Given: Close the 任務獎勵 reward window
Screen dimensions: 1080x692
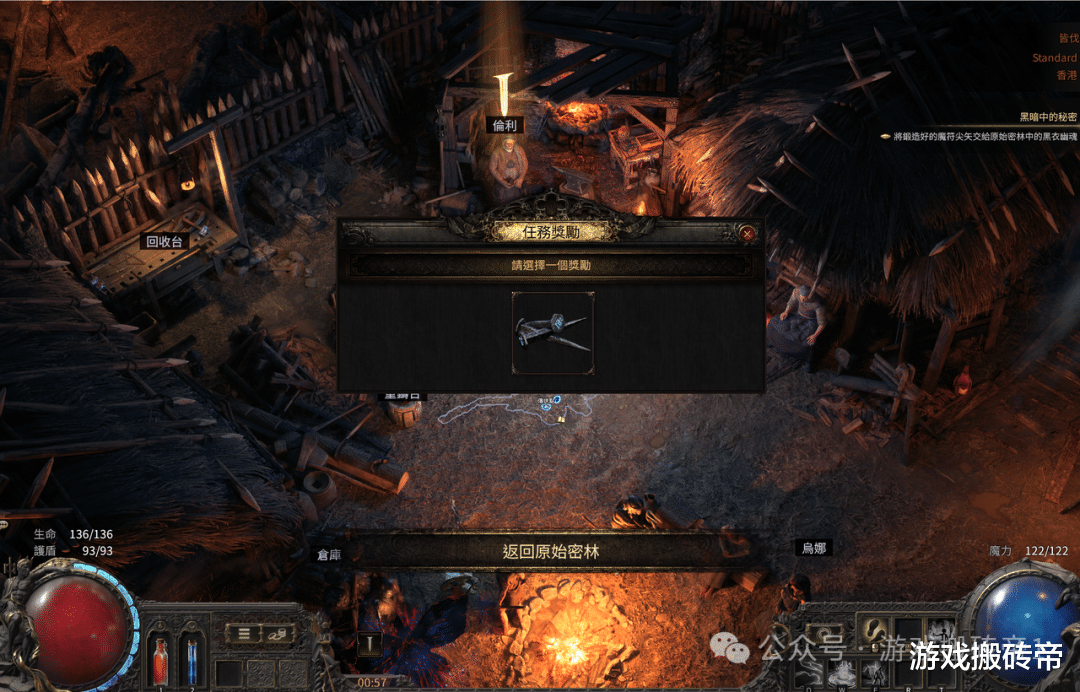Looking at the screenshot, I should pos(747,233).
